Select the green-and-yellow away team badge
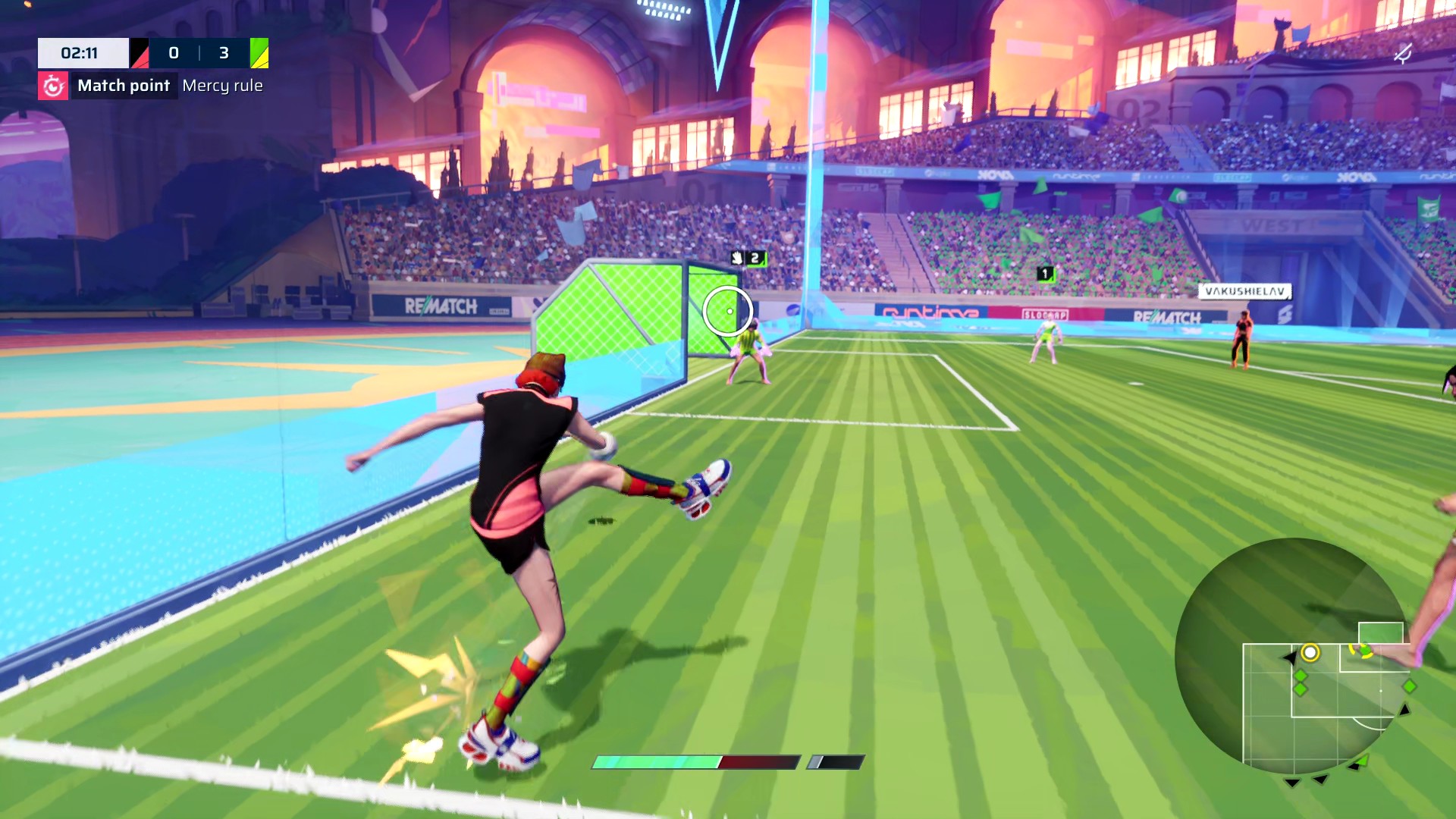 pyautogui.click(x=260, y=53)
